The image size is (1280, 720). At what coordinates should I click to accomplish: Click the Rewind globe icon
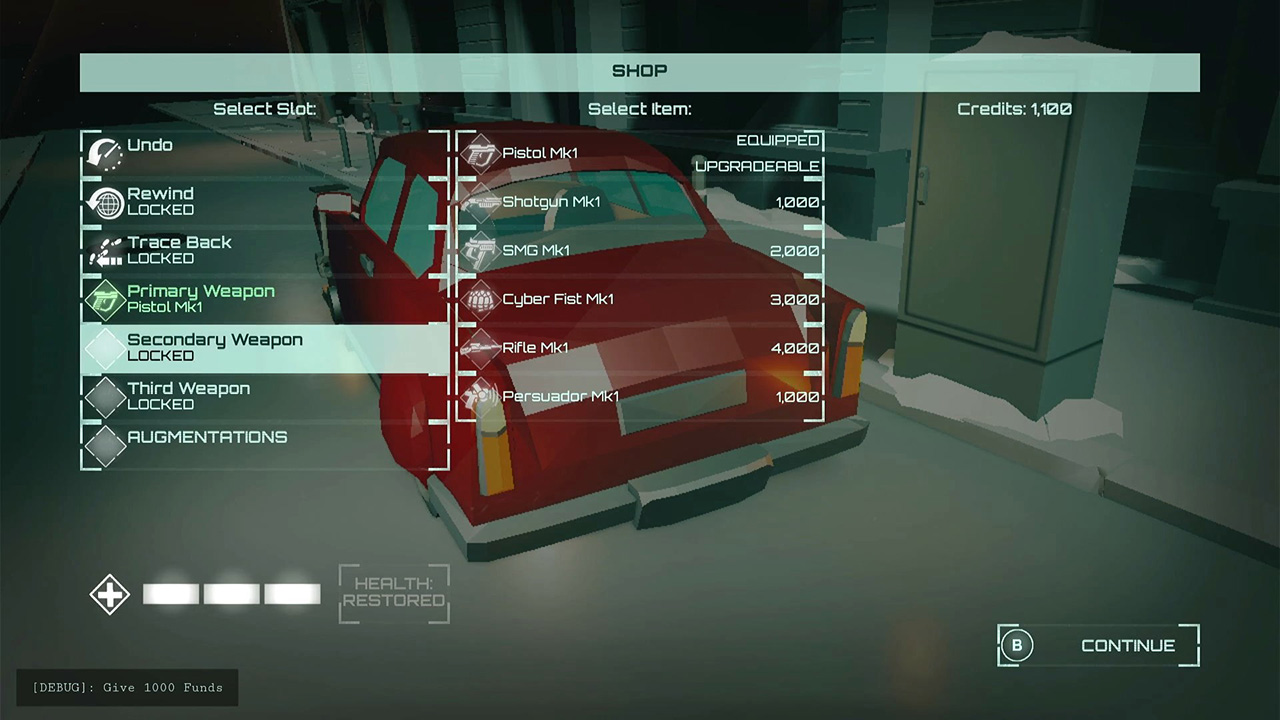pyautogui.click(x=106, y=201)
